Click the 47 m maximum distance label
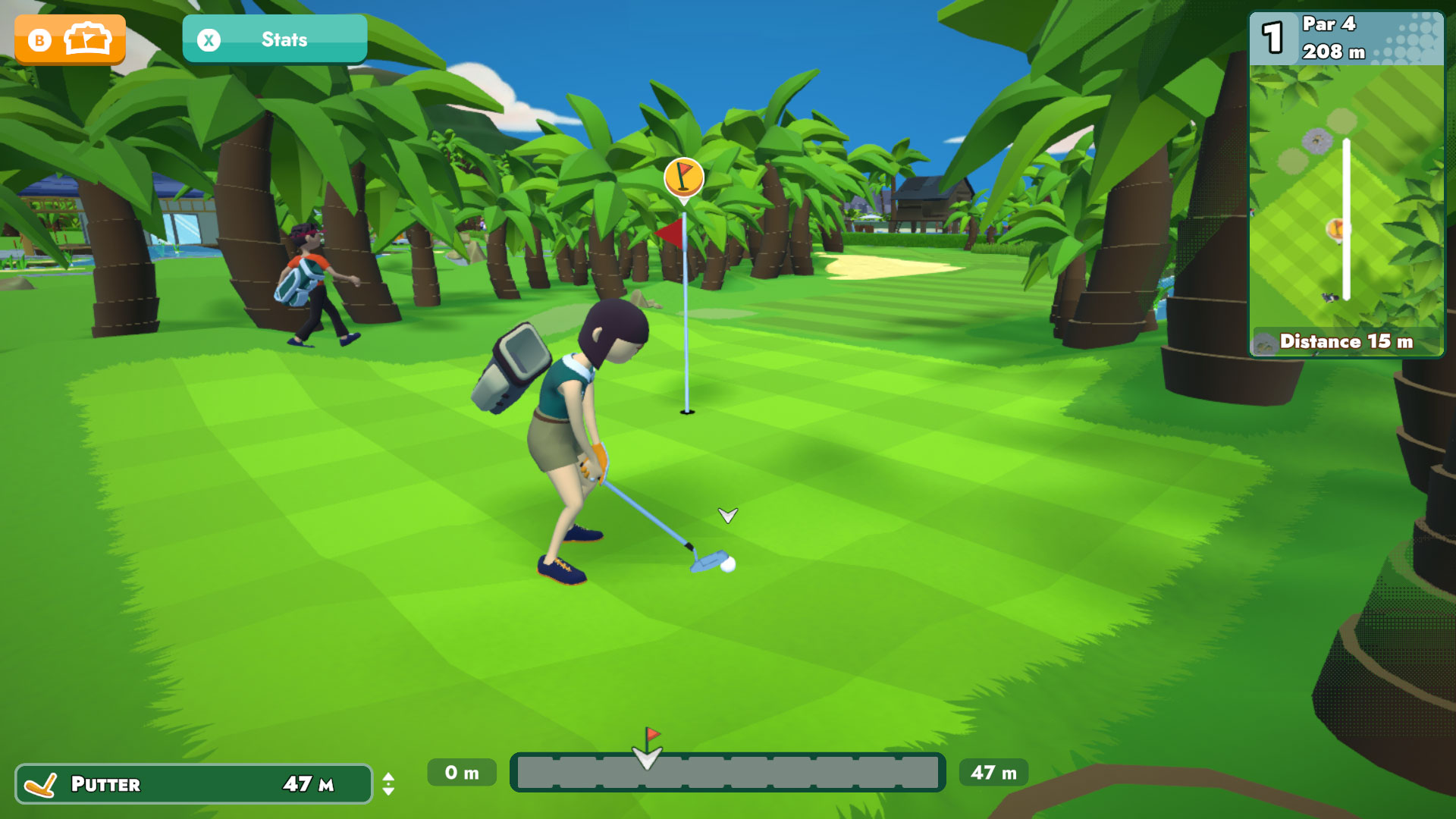1456x819 pixels. tap(993, 772)
